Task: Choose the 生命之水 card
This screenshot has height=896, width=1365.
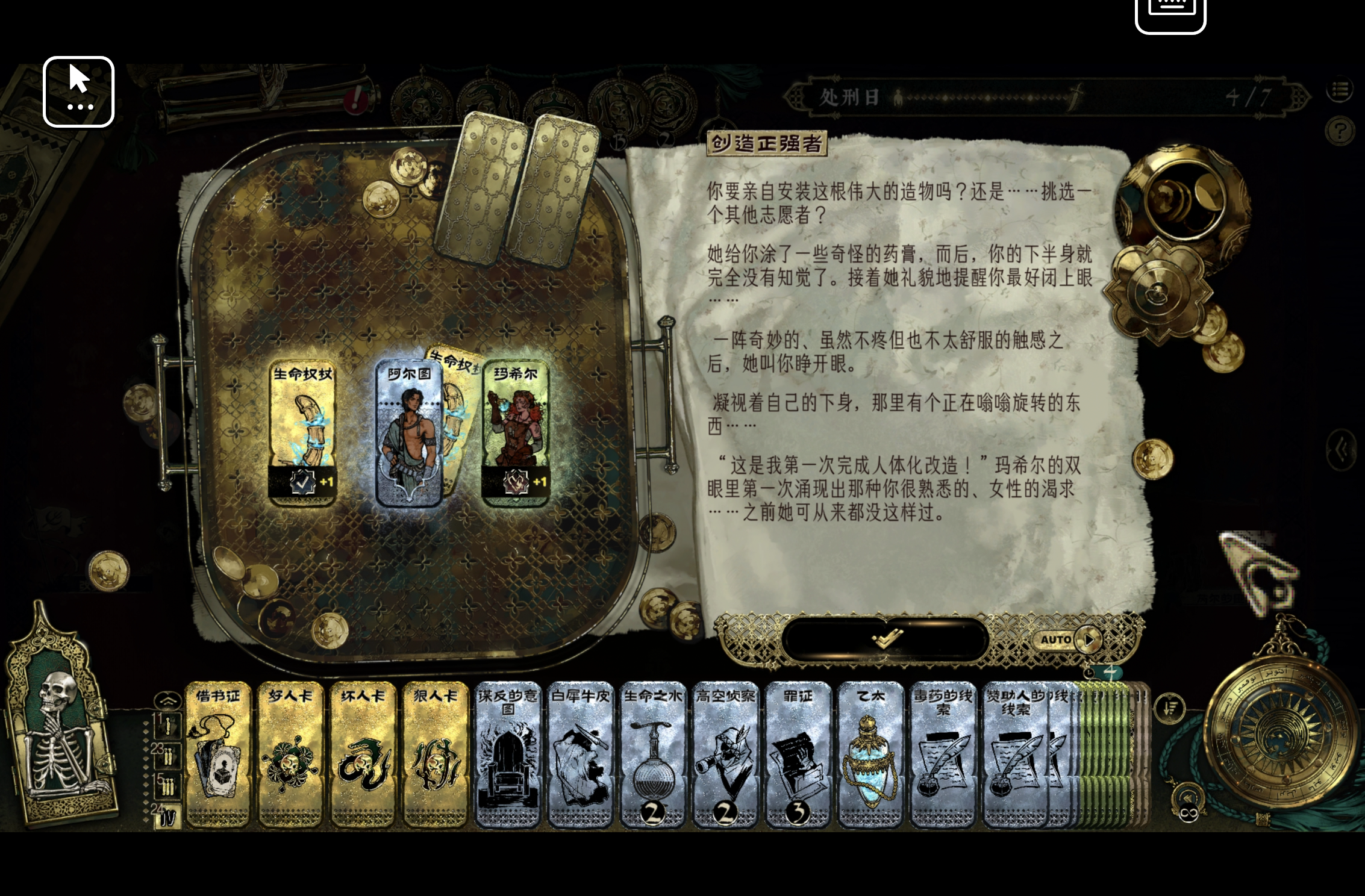Action: 652,754
